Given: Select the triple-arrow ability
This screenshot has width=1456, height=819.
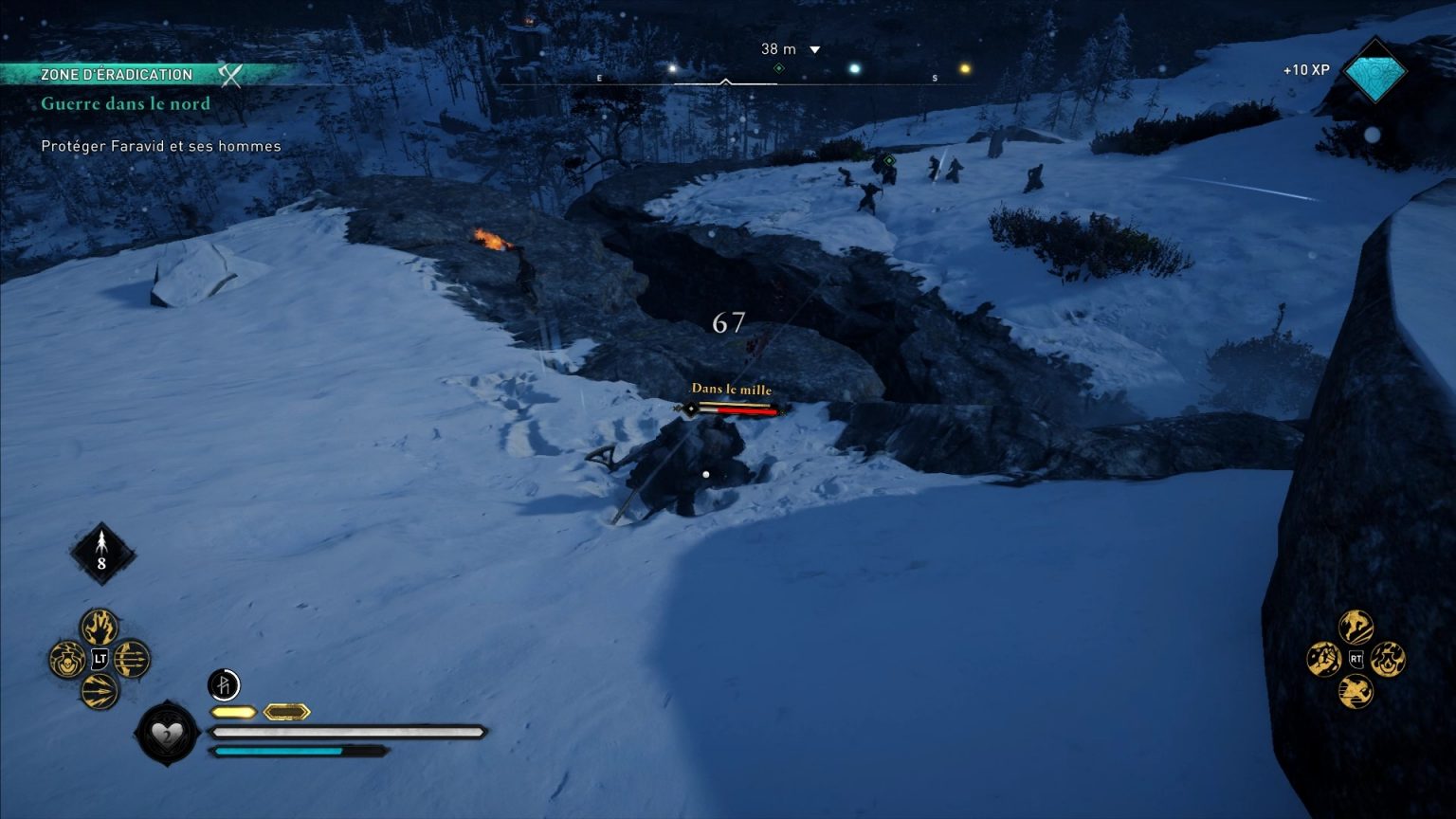Looking at the screenshot, I should [x=130, y=659].
